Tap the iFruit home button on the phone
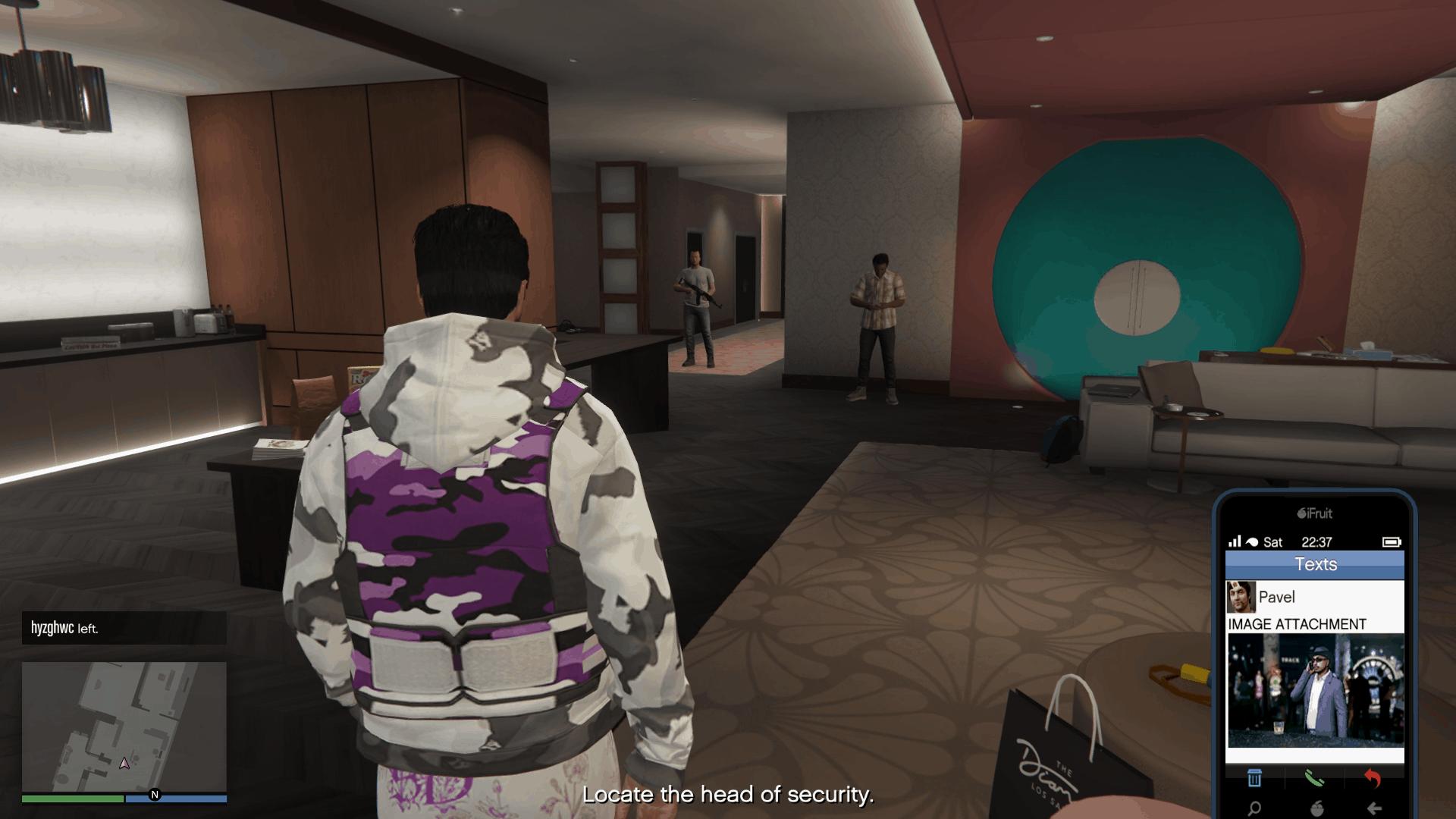Image resolution: width=1456 pixels, height=819 pixels. 1315,808
